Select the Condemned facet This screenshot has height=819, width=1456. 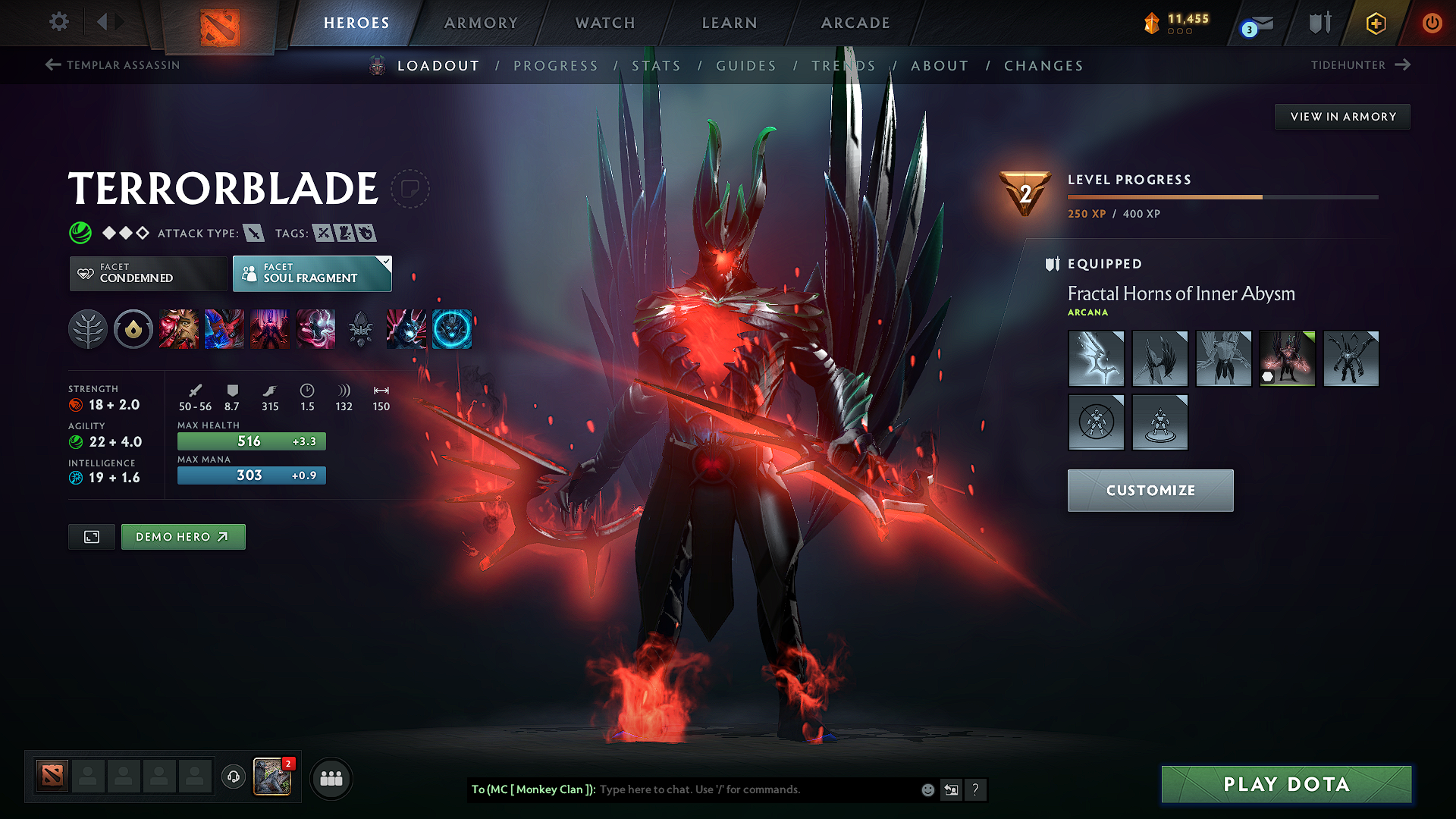pos(147,273)
